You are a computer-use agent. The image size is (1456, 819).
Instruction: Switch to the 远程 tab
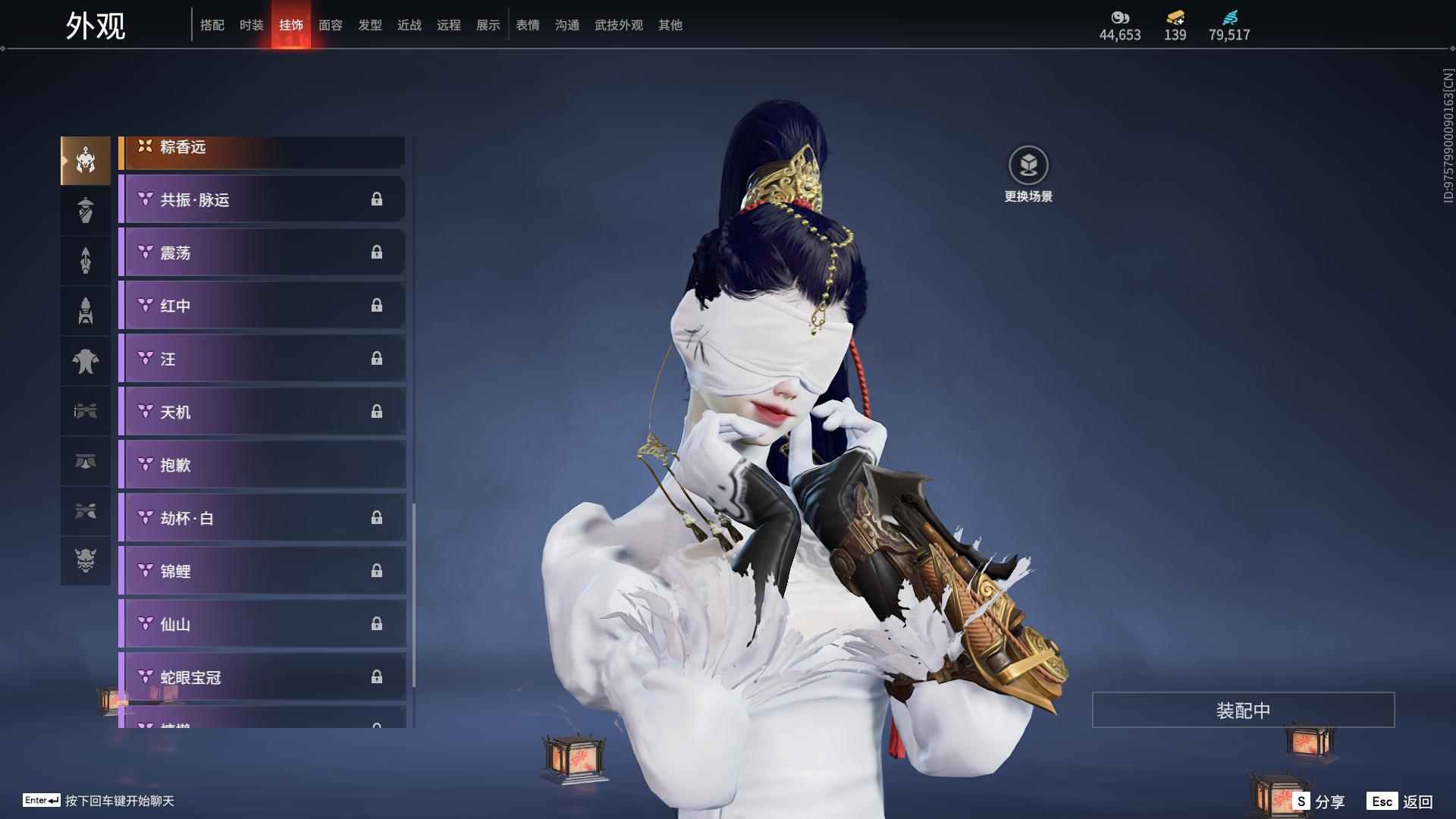(x=449, y=25)
